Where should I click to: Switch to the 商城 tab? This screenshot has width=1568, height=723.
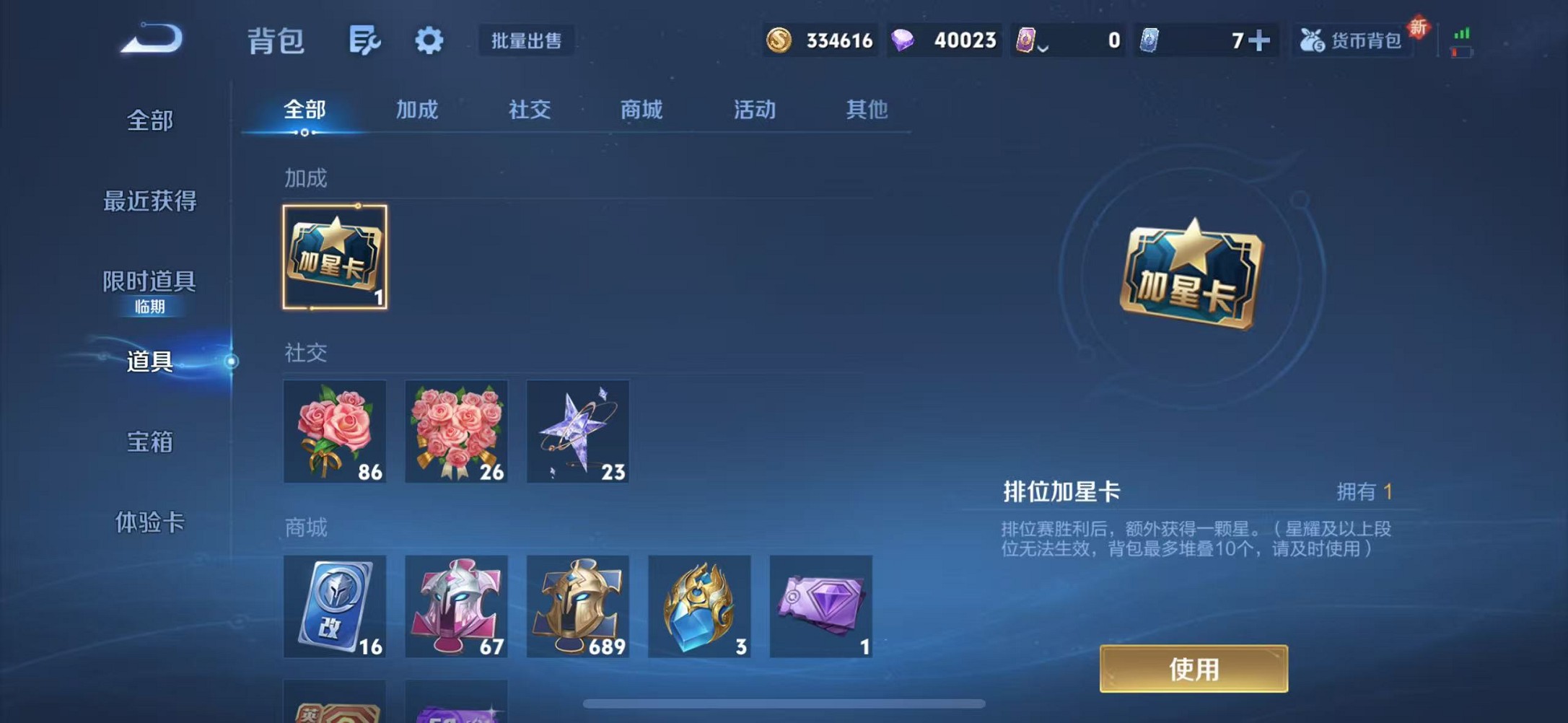coord(641,110)
